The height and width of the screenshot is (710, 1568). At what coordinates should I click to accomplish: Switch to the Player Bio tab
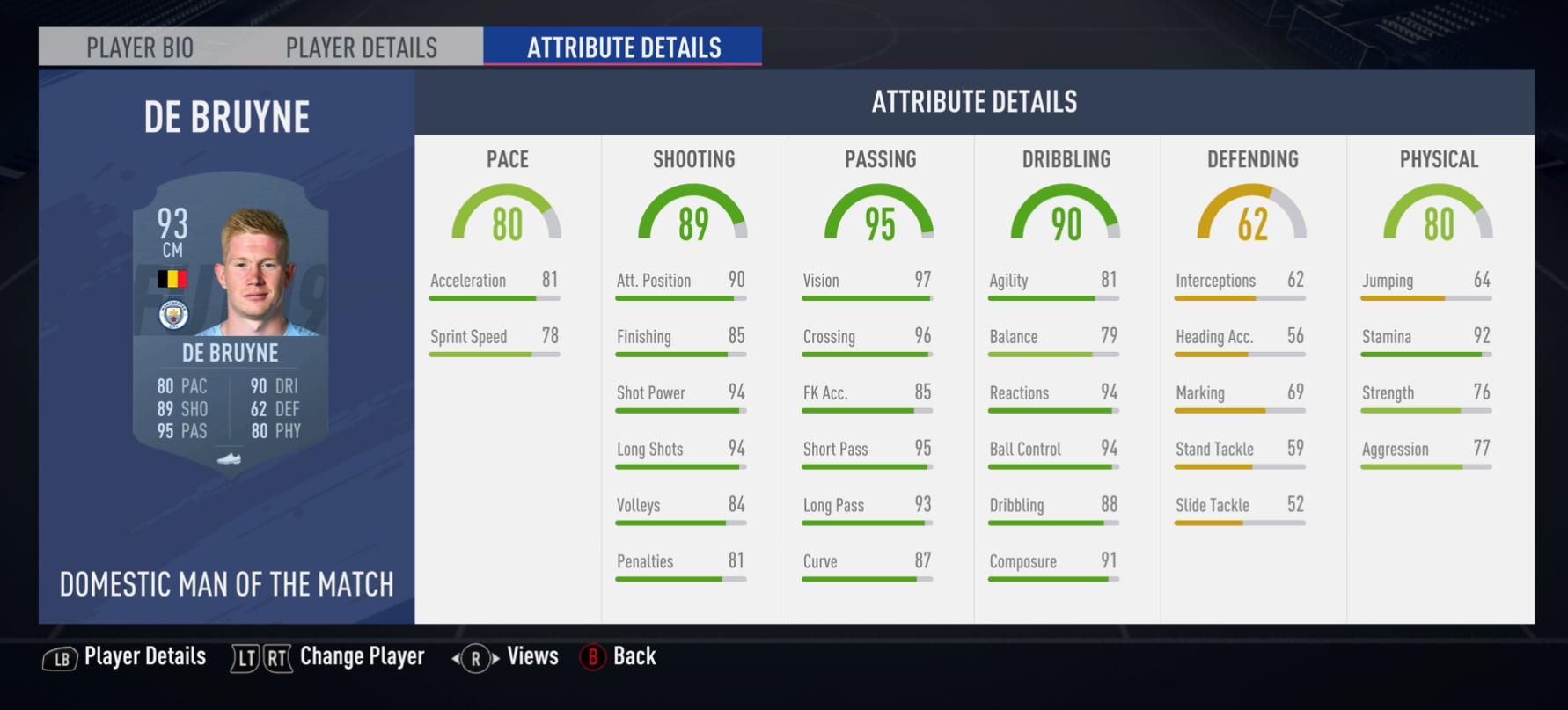pos(140,48)
